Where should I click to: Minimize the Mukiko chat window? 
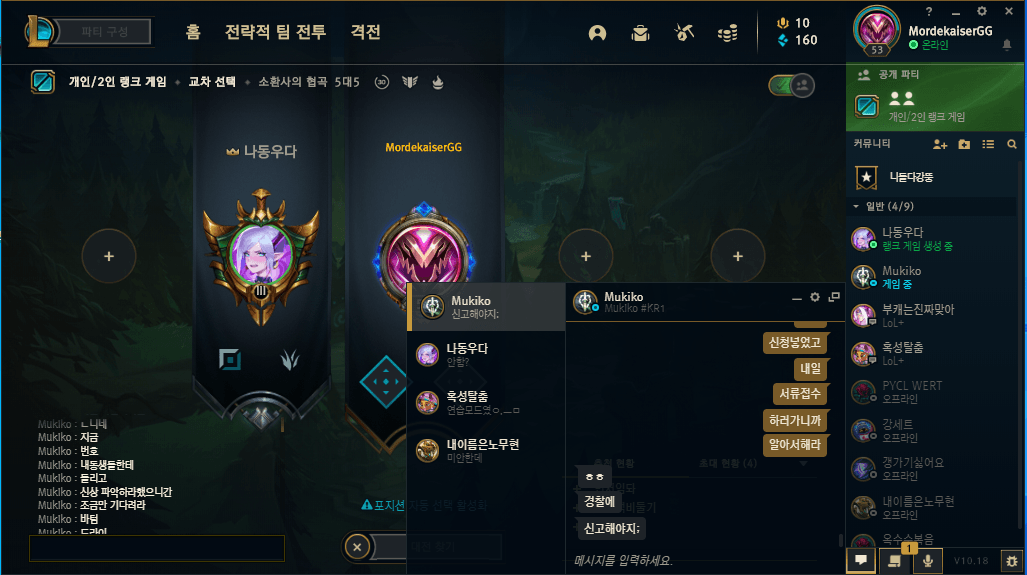pyautogui.click(x=797, y=297)
